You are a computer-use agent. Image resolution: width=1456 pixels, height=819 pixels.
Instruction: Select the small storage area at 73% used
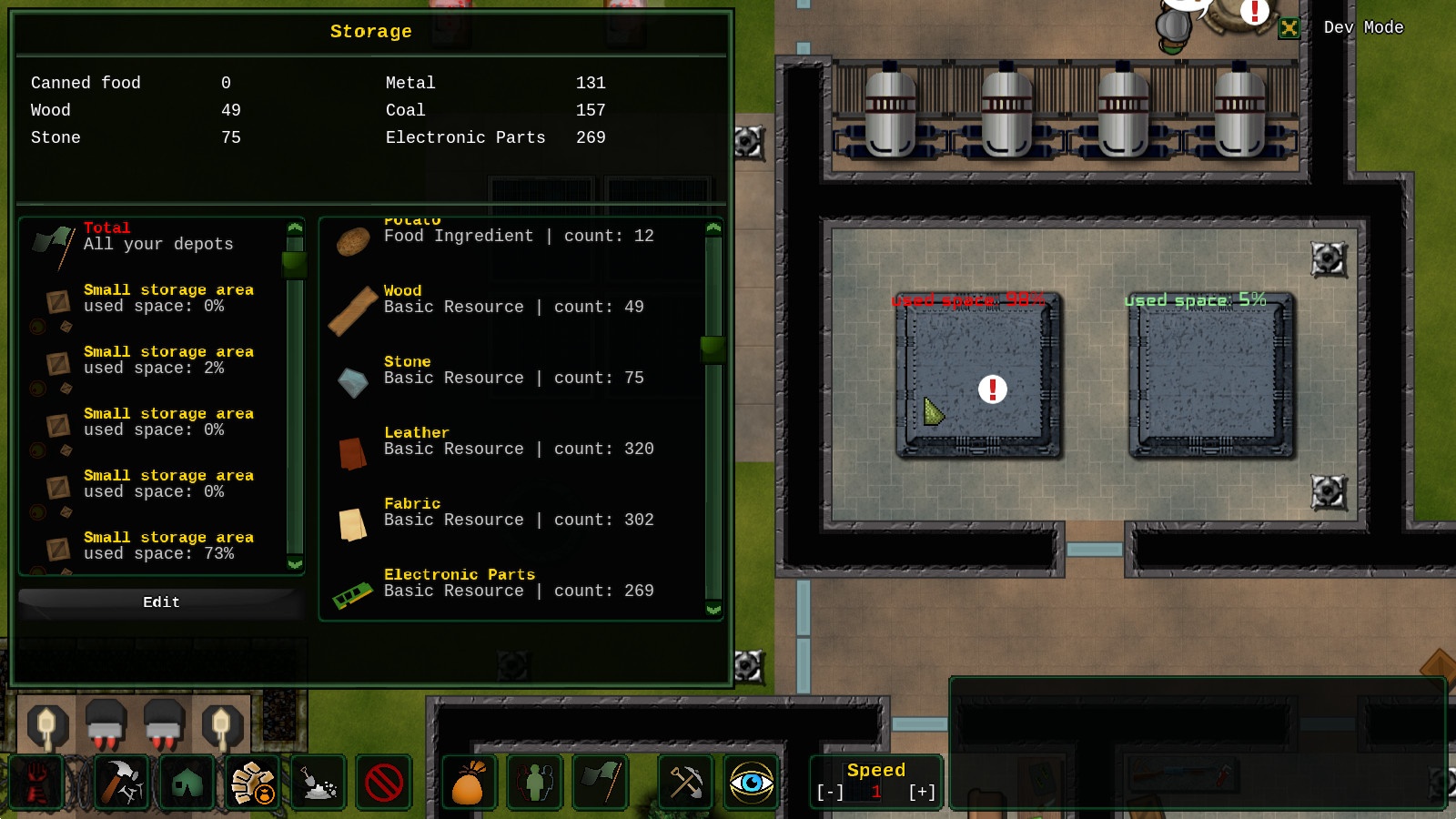[x=168, y=546]
